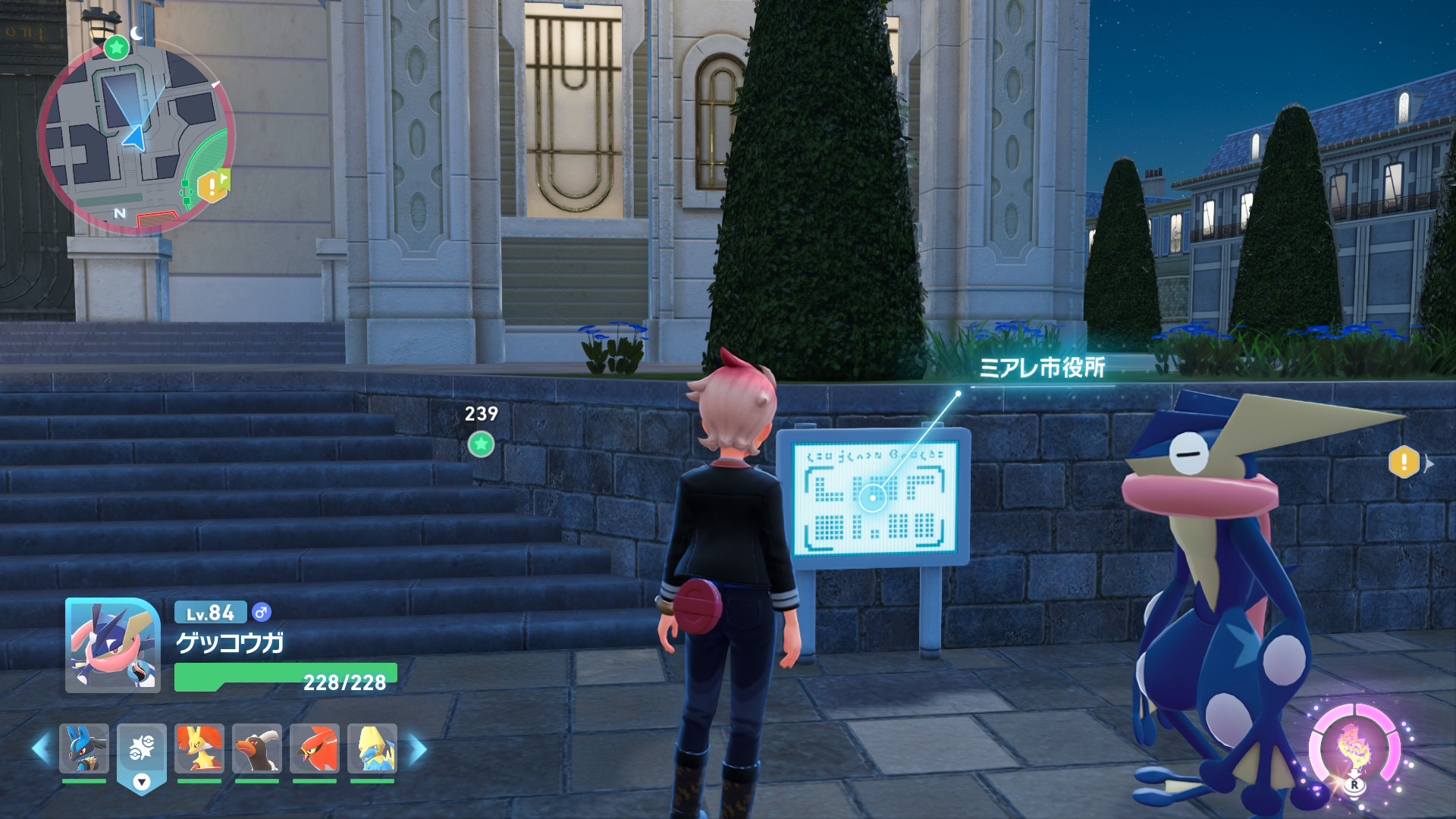Pick Talonflame in the party bar
1456x819 pixels.
point(315,748)
